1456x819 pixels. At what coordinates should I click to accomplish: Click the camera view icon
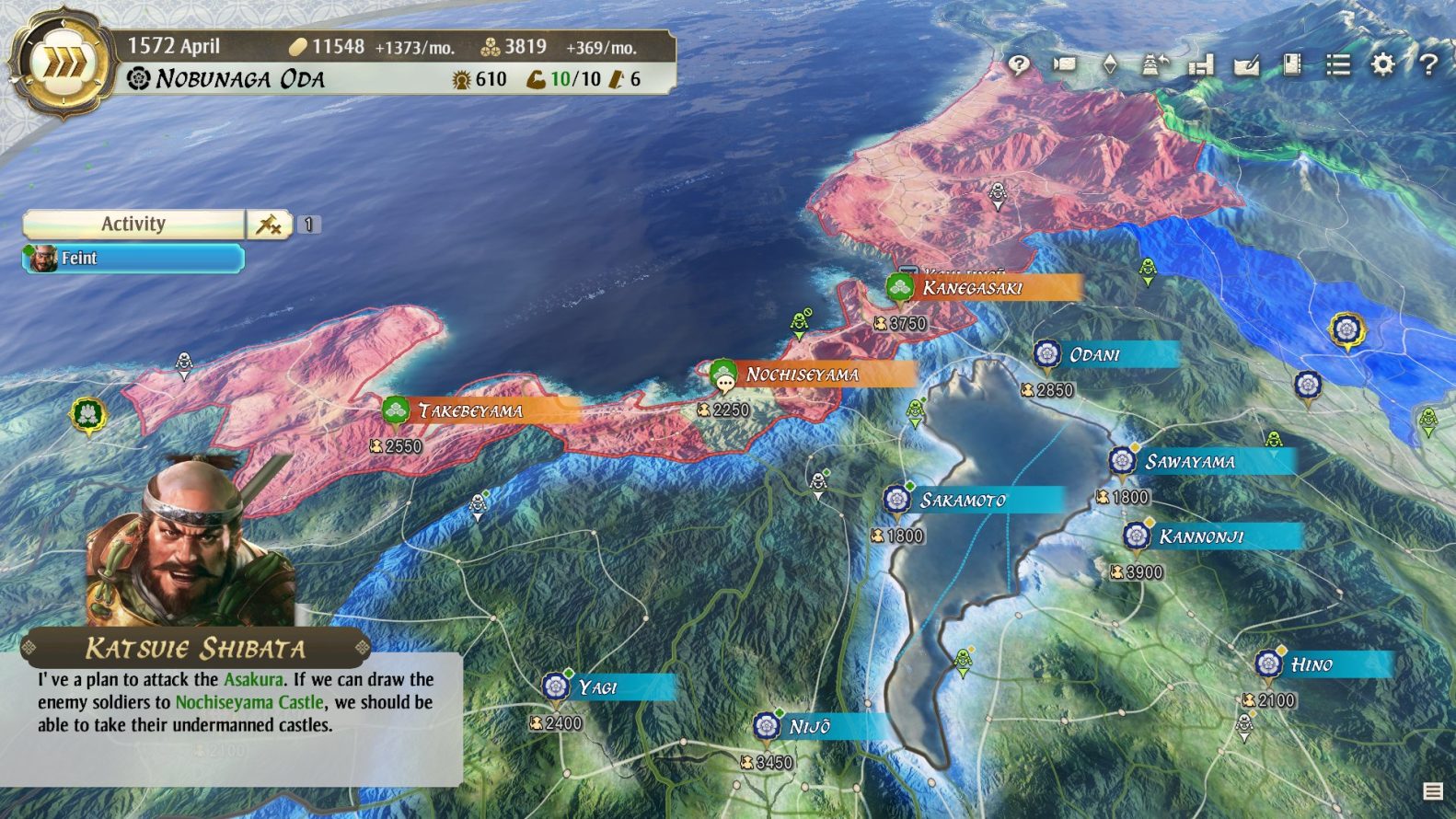[x=1064, y=64]
